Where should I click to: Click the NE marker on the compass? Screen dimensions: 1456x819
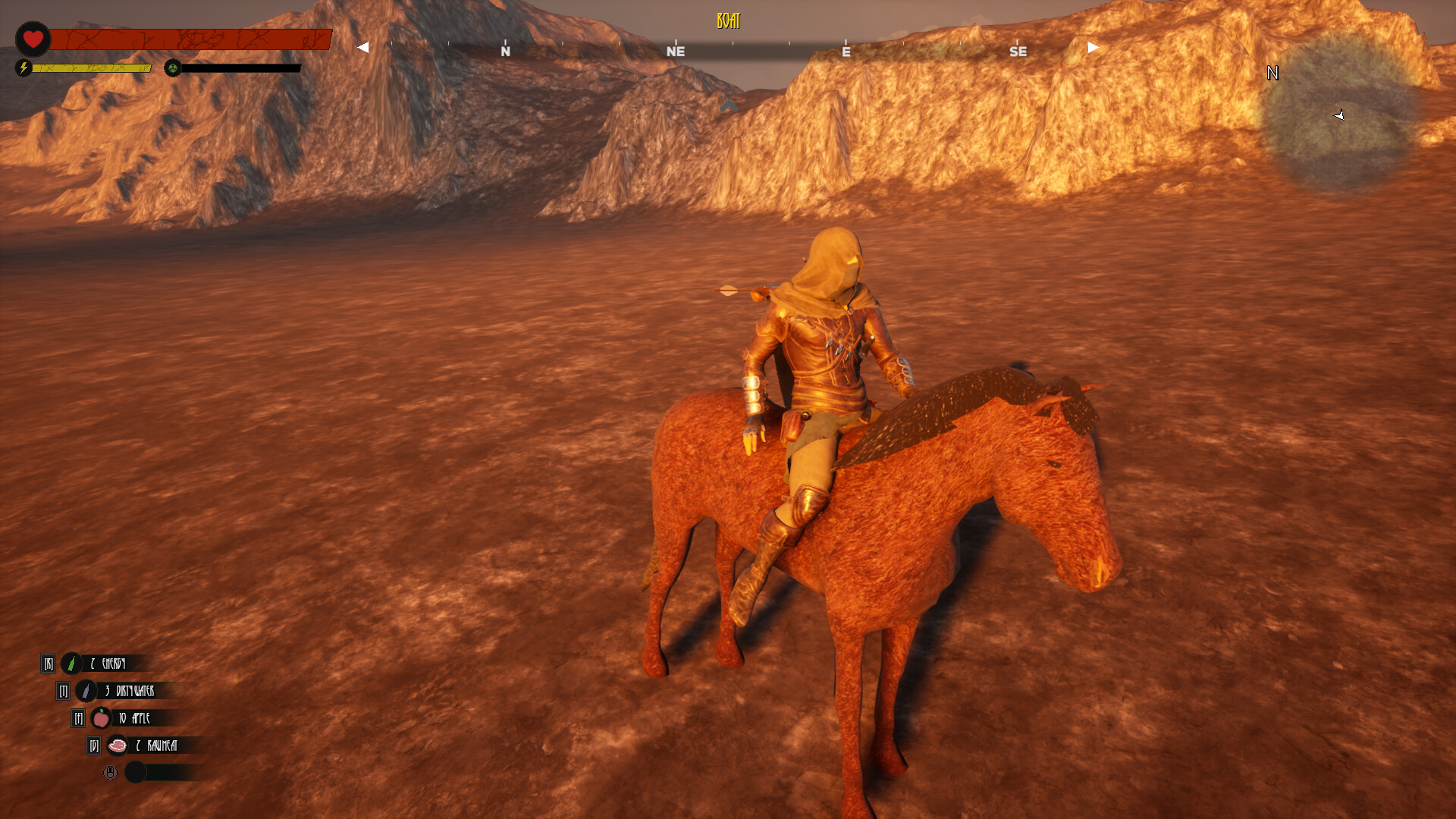(x=675, y=52)
